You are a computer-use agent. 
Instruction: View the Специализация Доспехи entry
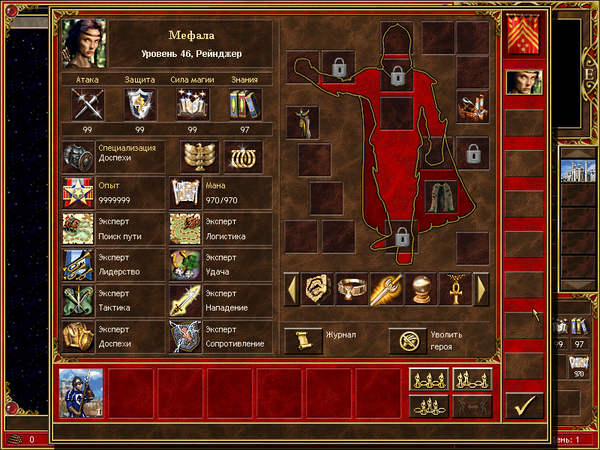point(80,155)
